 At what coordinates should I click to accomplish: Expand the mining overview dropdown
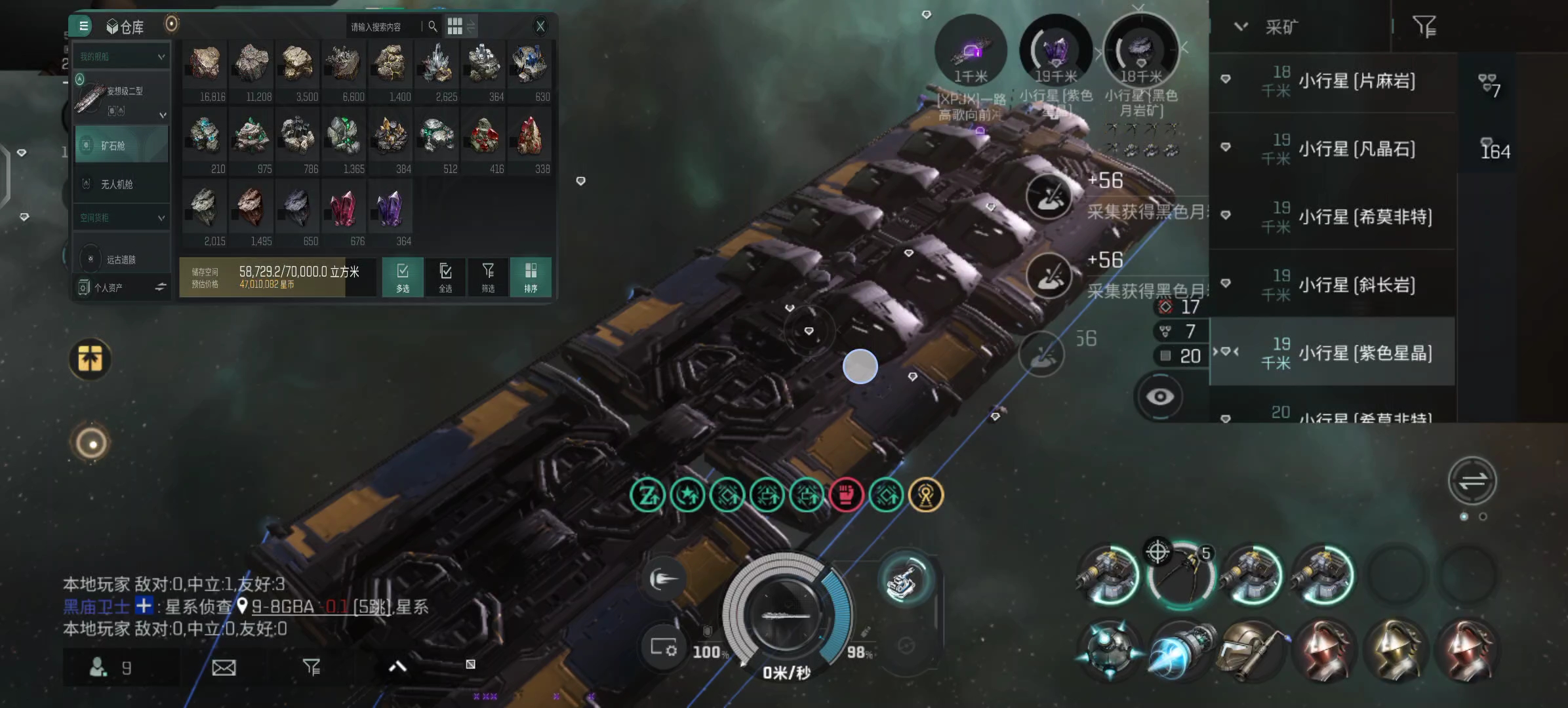pyautogui.click(x=1241, y=27)
